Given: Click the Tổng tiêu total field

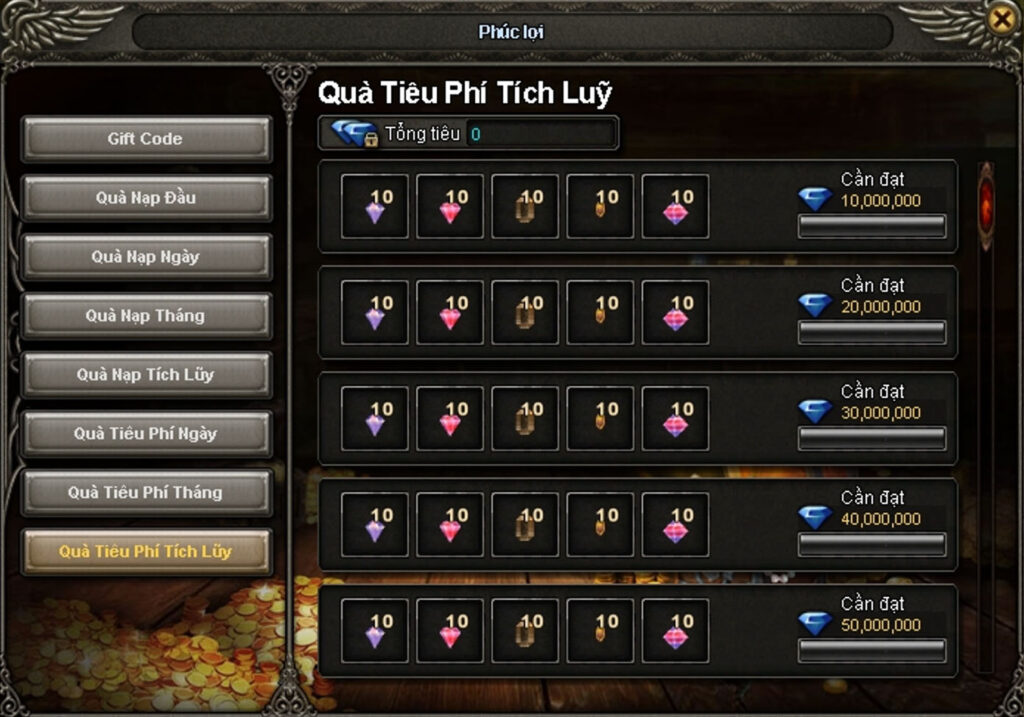Looking at the screenshot, I should [x=540, y=134].
